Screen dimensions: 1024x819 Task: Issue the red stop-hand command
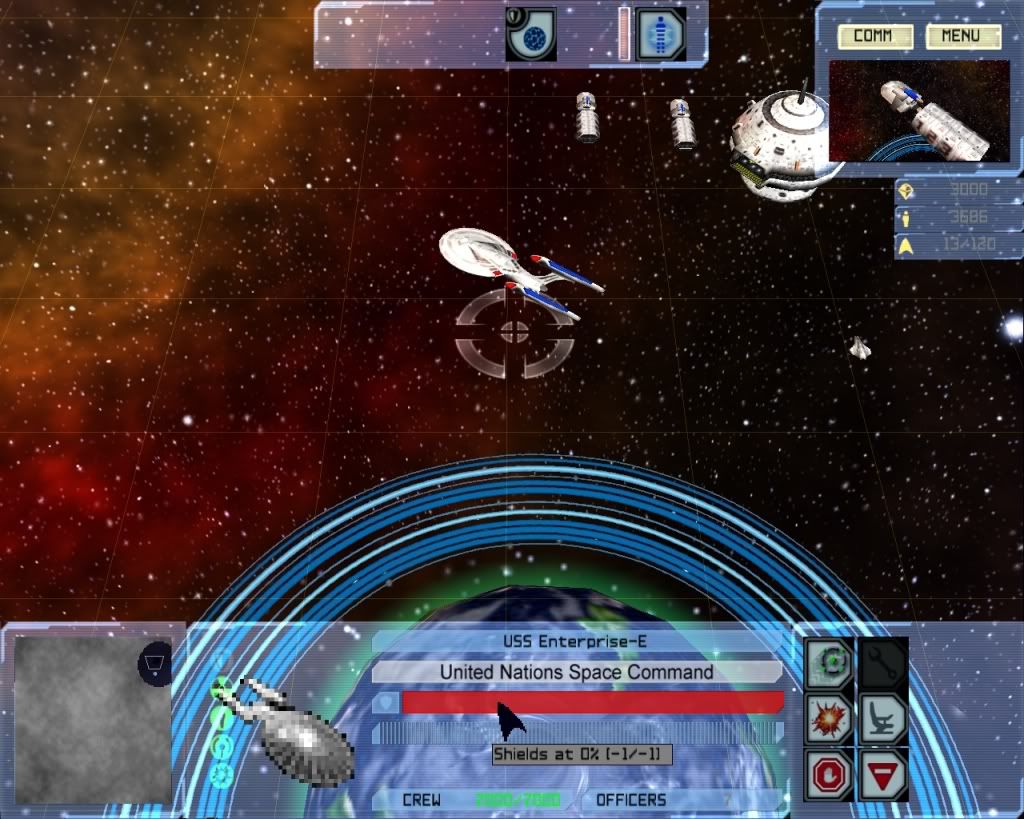coord(830,773)
